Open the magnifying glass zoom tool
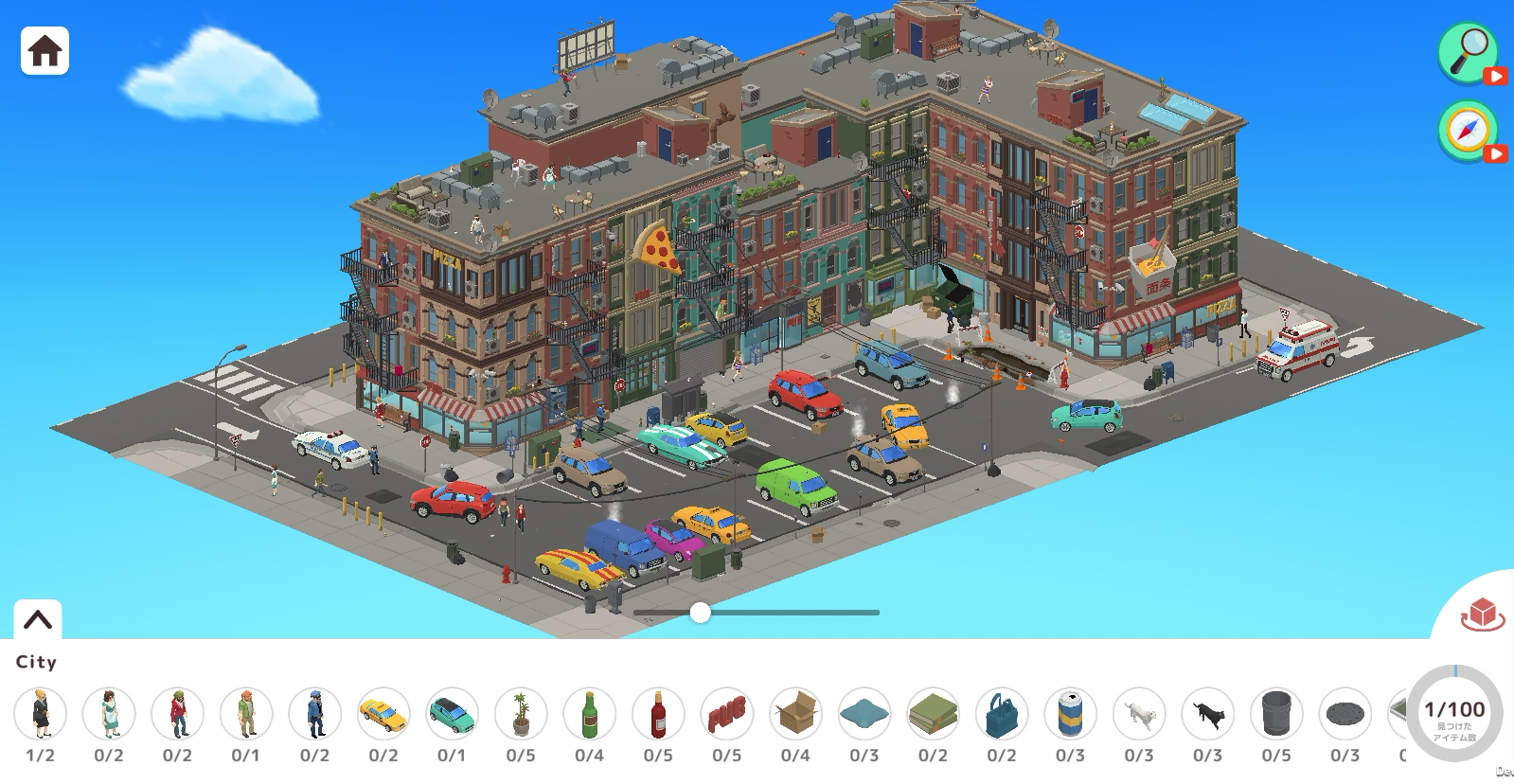The width and height of the screenshot is (1514, 784). (x=1465, y=54)
